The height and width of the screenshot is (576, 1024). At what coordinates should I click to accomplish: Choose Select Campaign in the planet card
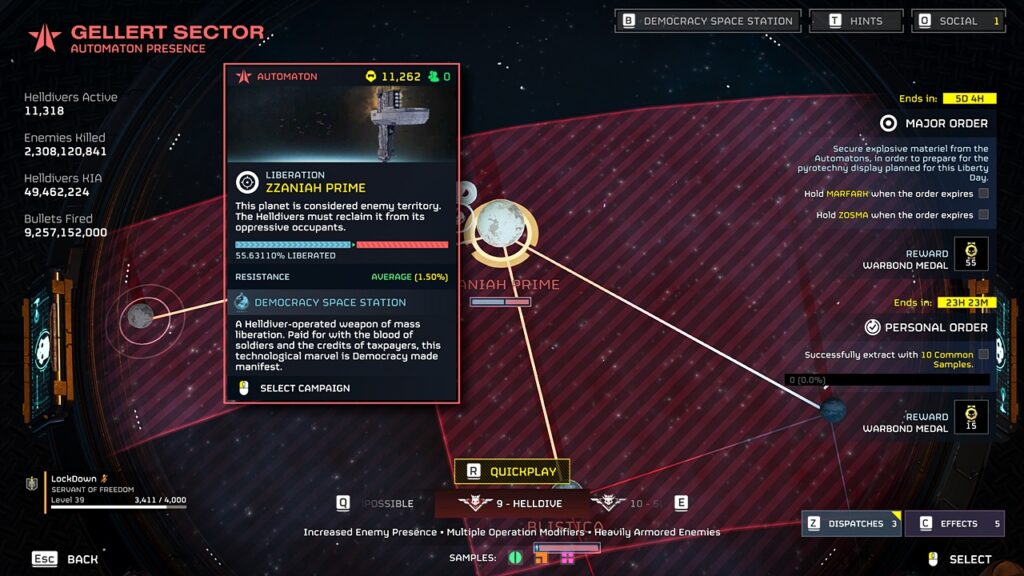click(305, 388)
